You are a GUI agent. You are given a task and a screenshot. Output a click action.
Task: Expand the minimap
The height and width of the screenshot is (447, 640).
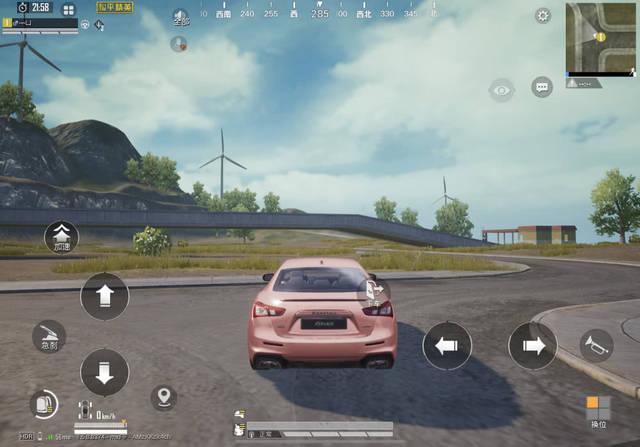[600, 38]
